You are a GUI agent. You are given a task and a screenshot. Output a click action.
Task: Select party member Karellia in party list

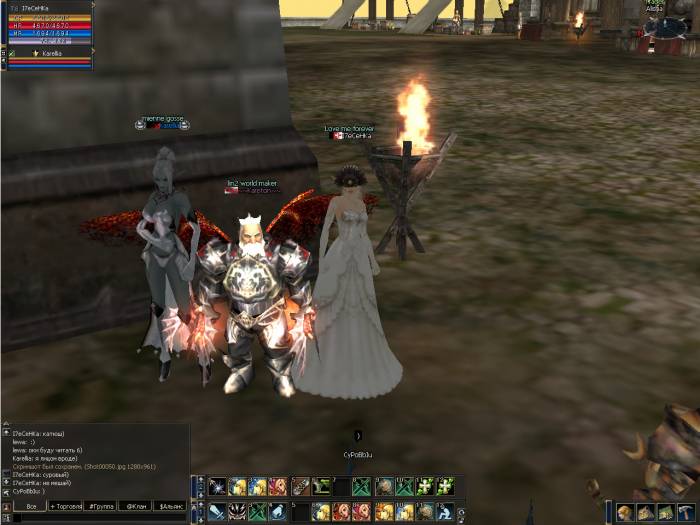pyautogui.click(x=52, y=53)
